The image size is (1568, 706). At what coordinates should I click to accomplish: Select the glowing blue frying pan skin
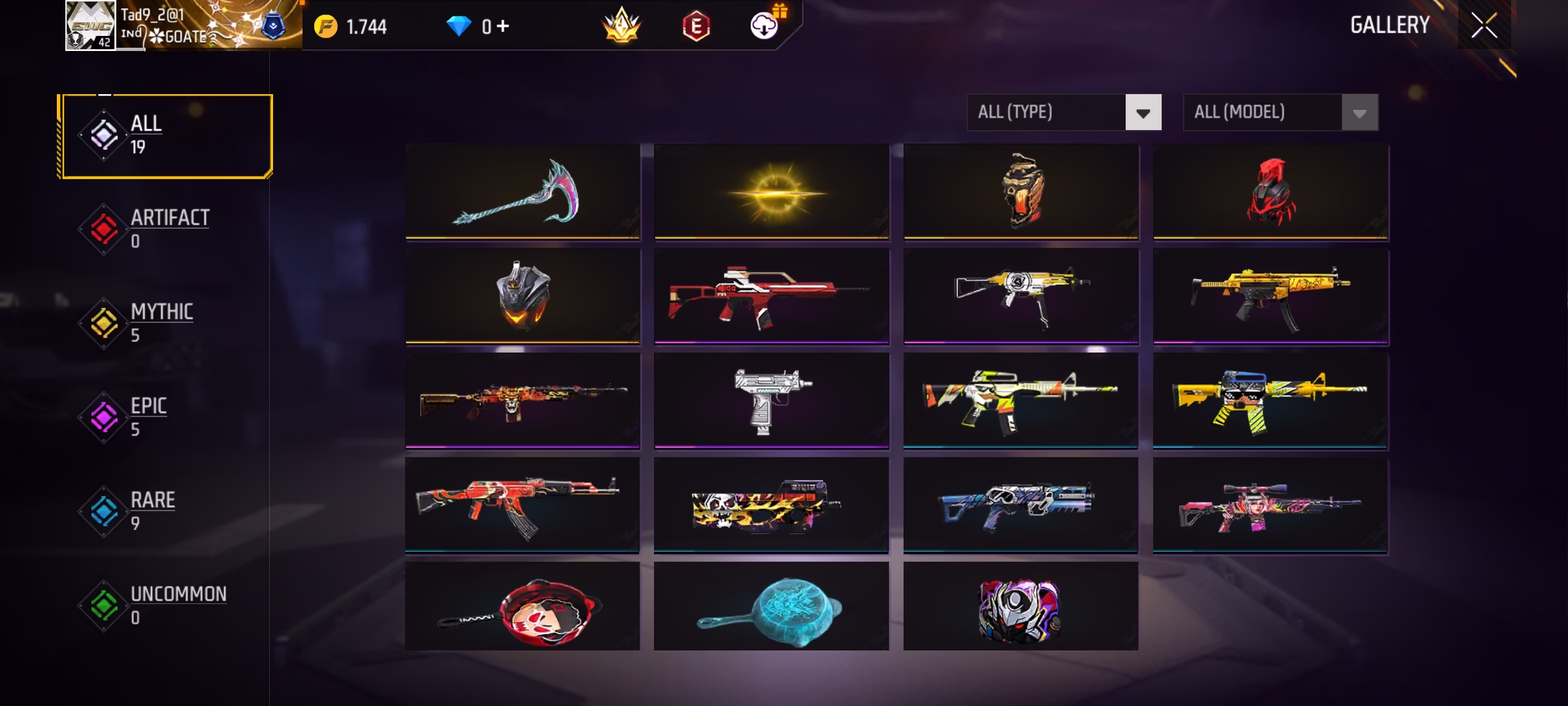click(x=772, y=606)
